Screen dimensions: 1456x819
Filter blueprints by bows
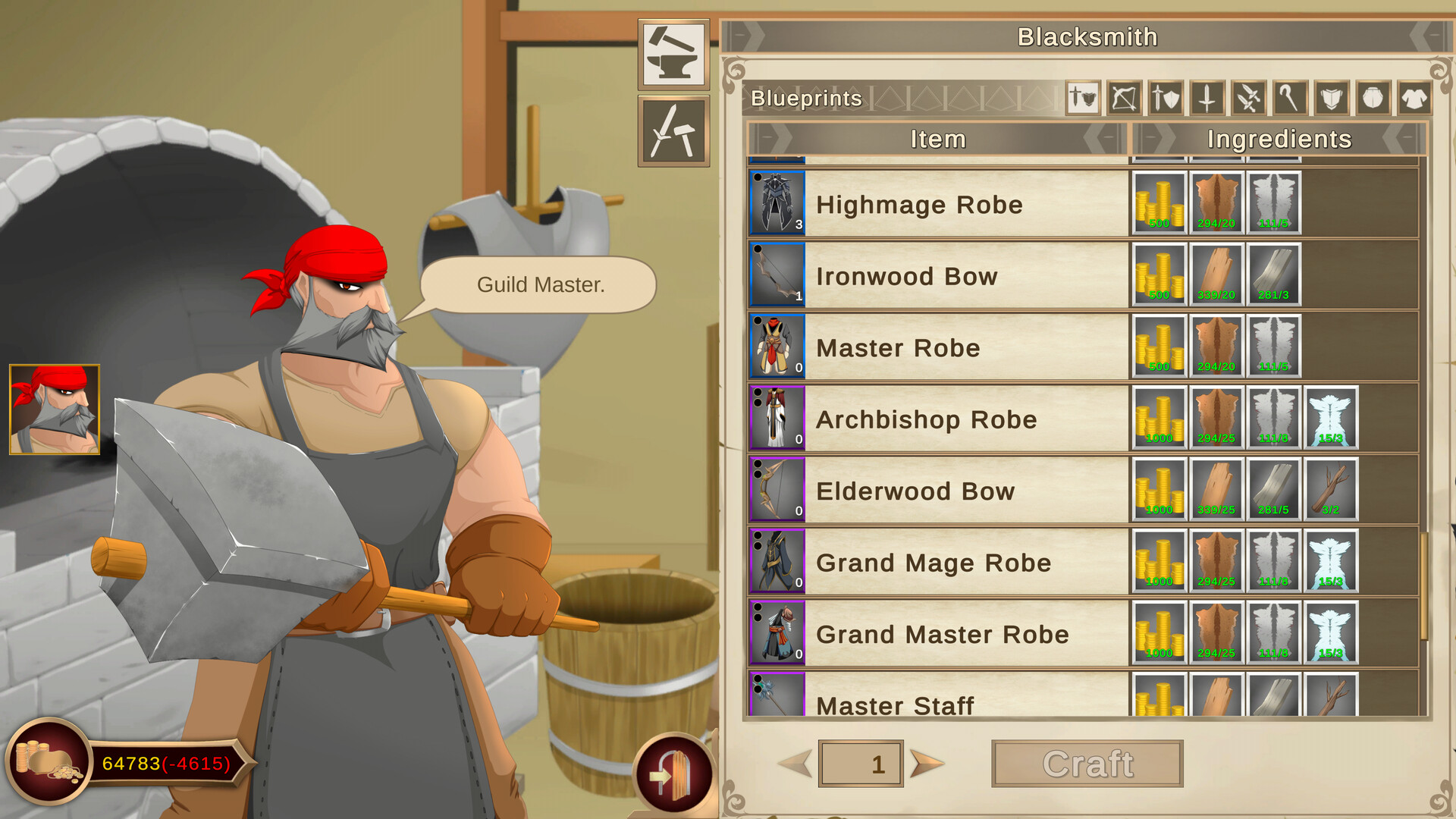pos(1123,99)
